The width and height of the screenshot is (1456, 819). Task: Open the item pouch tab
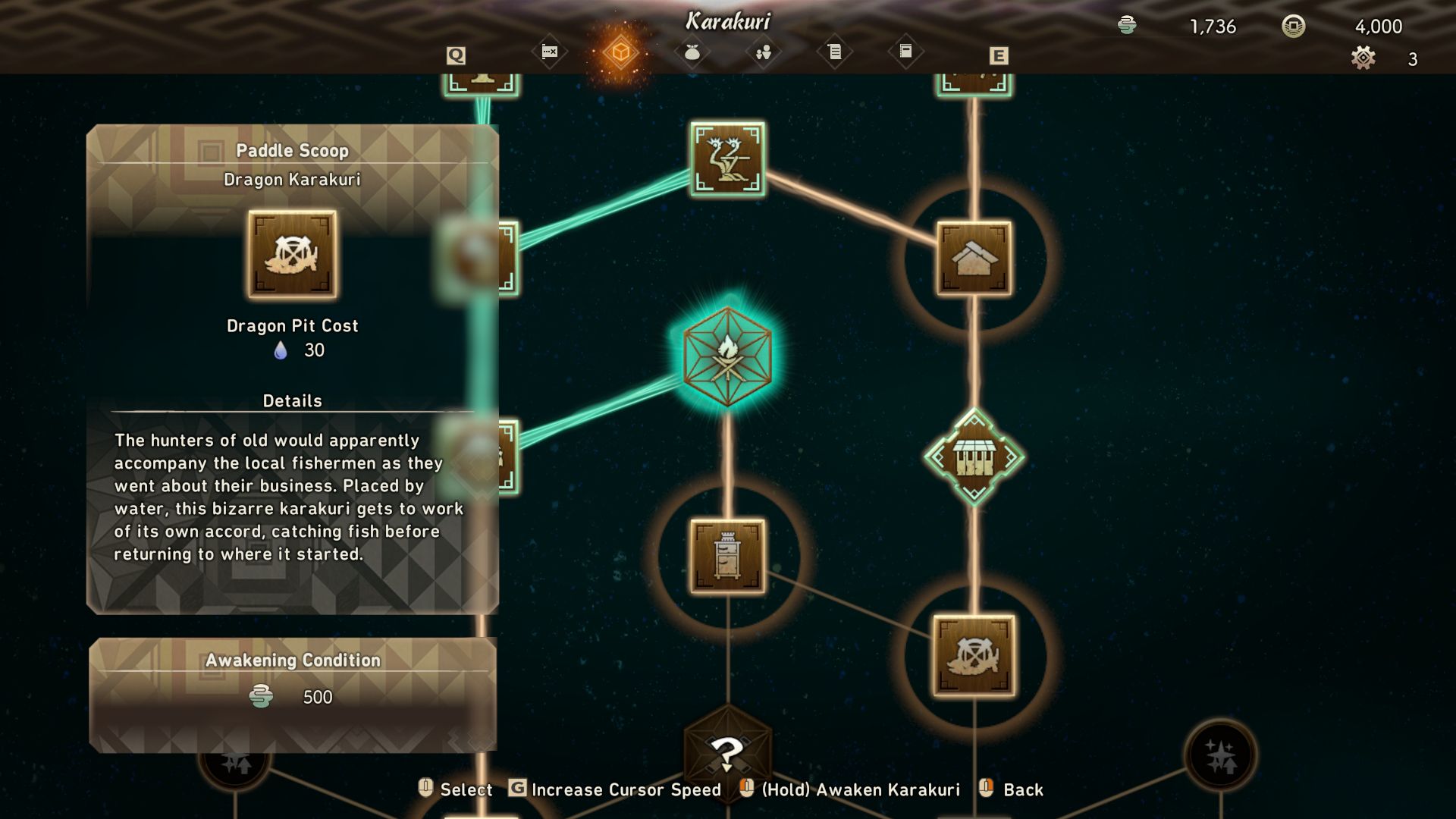(x=692, y=52)
